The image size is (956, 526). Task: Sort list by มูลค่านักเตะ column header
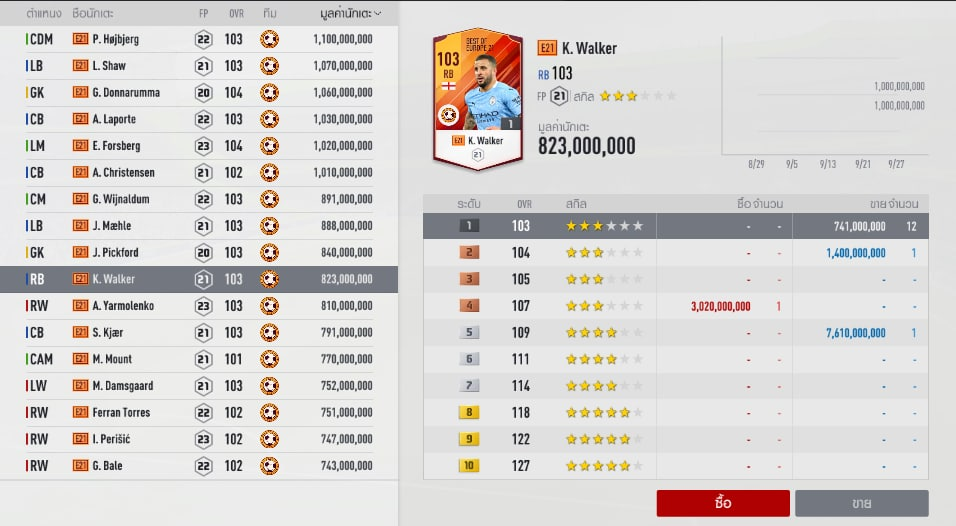341,13
